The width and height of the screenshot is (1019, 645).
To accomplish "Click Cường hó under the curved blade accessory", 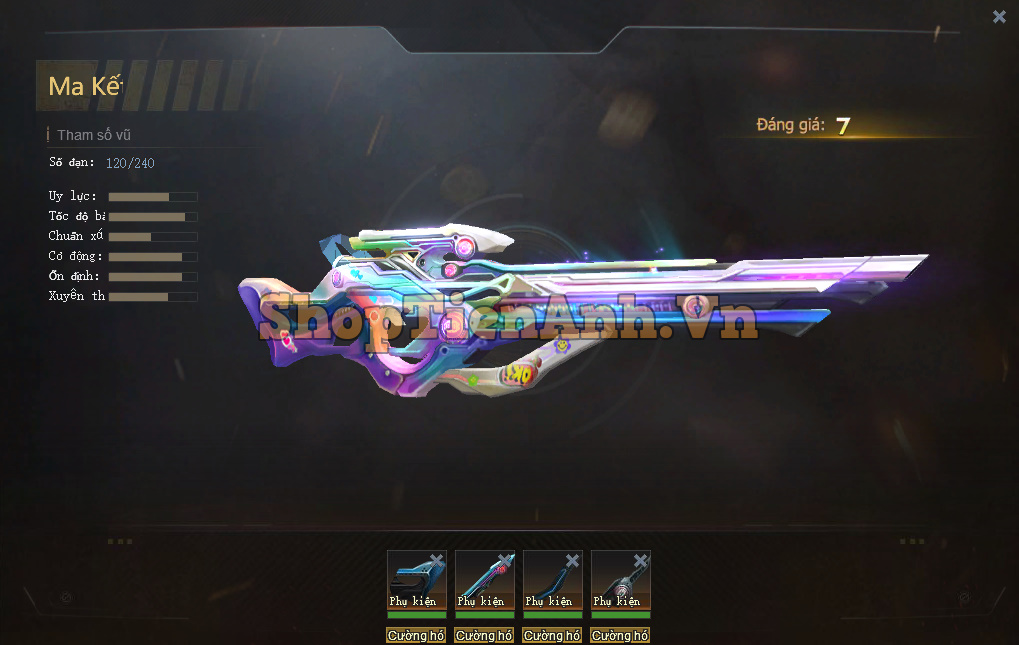I will [552, 635].
